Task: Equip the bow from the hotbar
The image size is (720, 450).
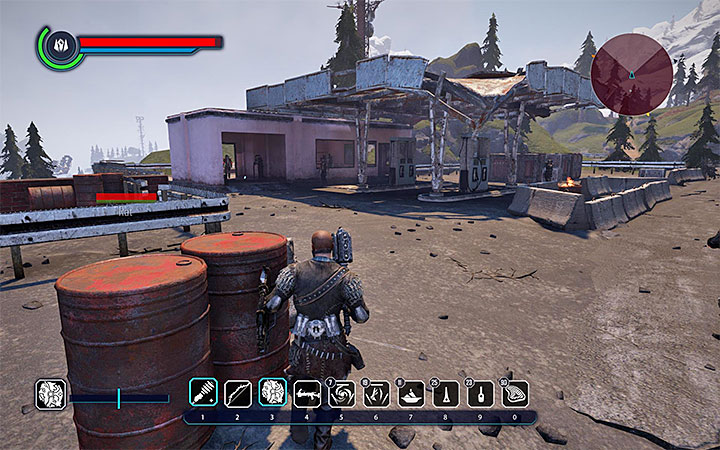Action: tap(237, 392)
